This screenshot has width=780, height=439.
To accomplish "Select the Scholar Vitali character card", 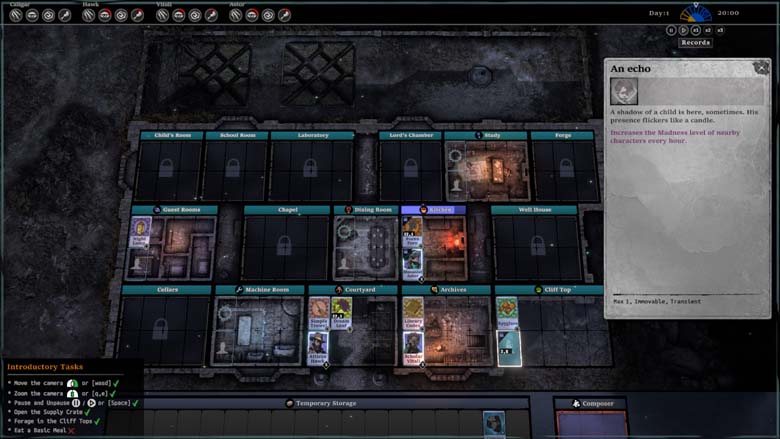I will (413, 347).
